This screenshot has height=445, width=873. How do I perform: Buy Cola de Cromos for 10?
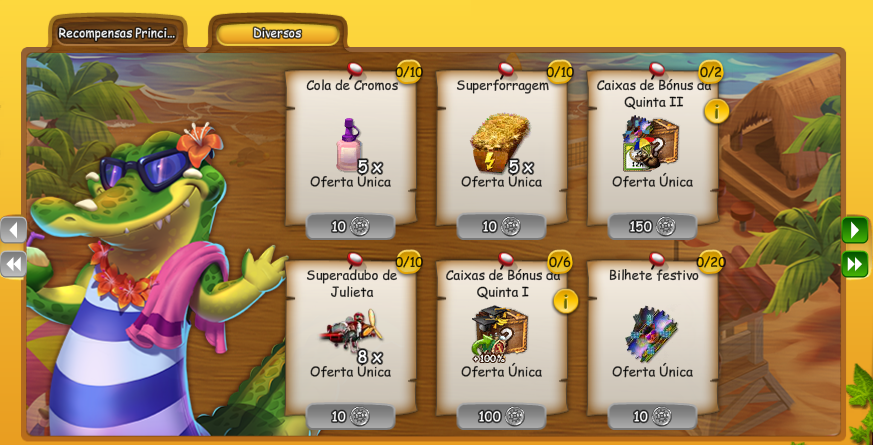tap(350, 226)
